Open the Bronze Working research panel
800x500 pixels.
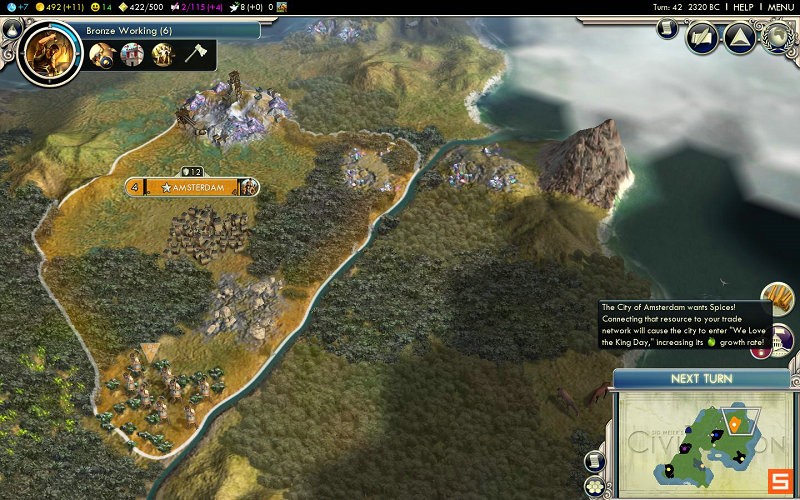[160, 31]
